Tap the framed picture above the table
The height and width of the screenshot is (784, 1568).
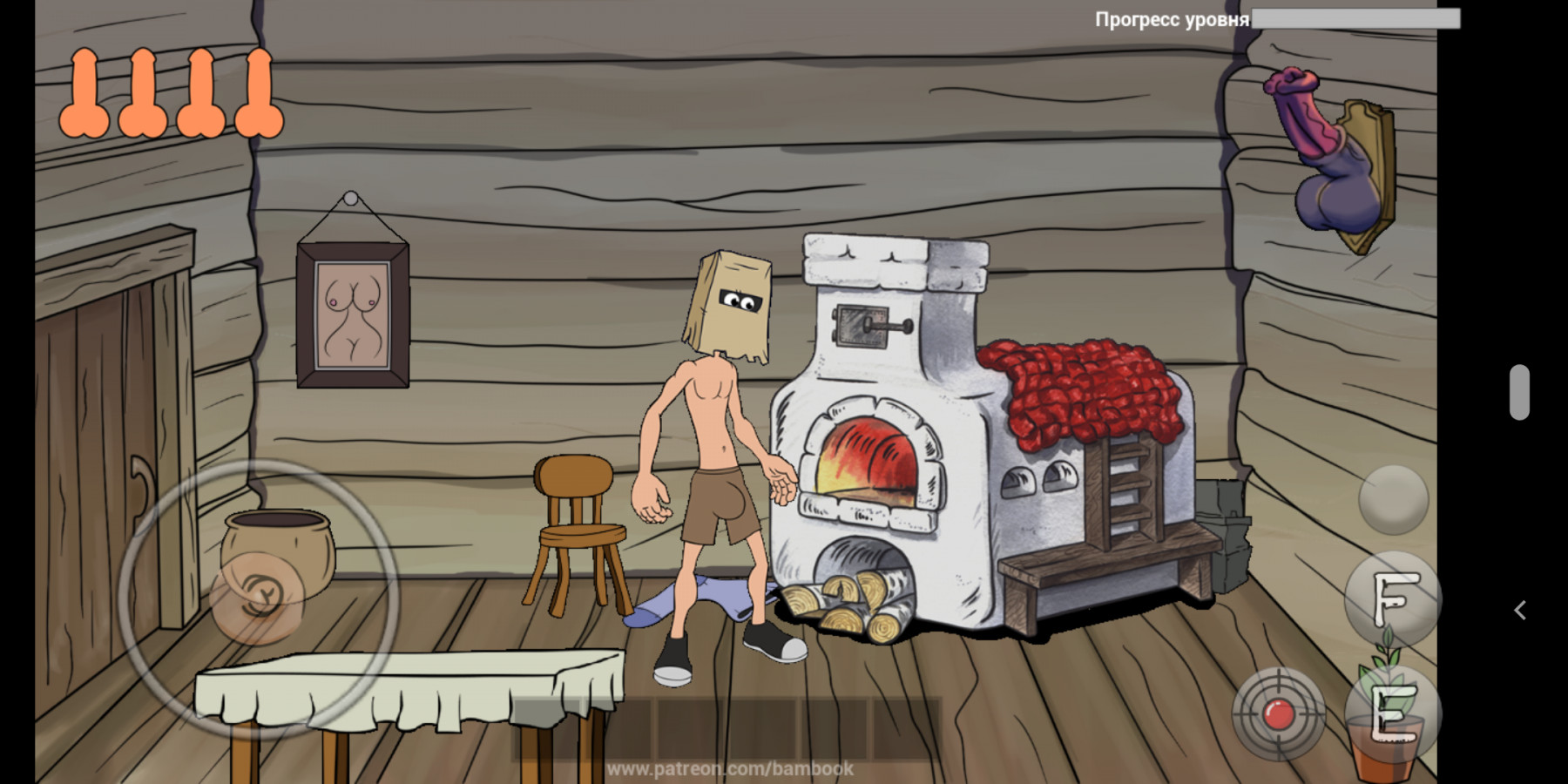353,314
